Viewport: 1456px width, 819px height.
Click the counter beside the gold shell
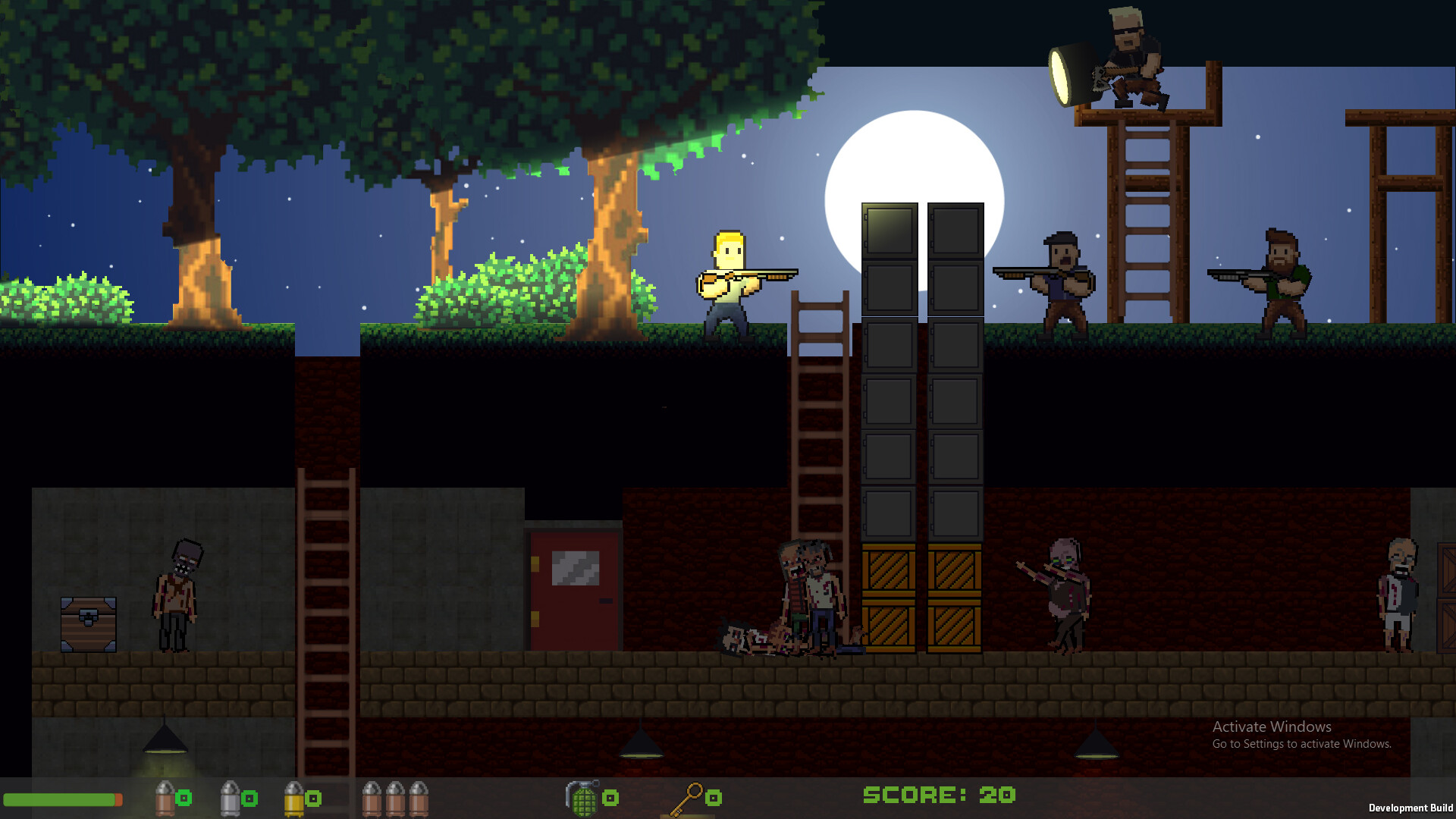(312, 797)
